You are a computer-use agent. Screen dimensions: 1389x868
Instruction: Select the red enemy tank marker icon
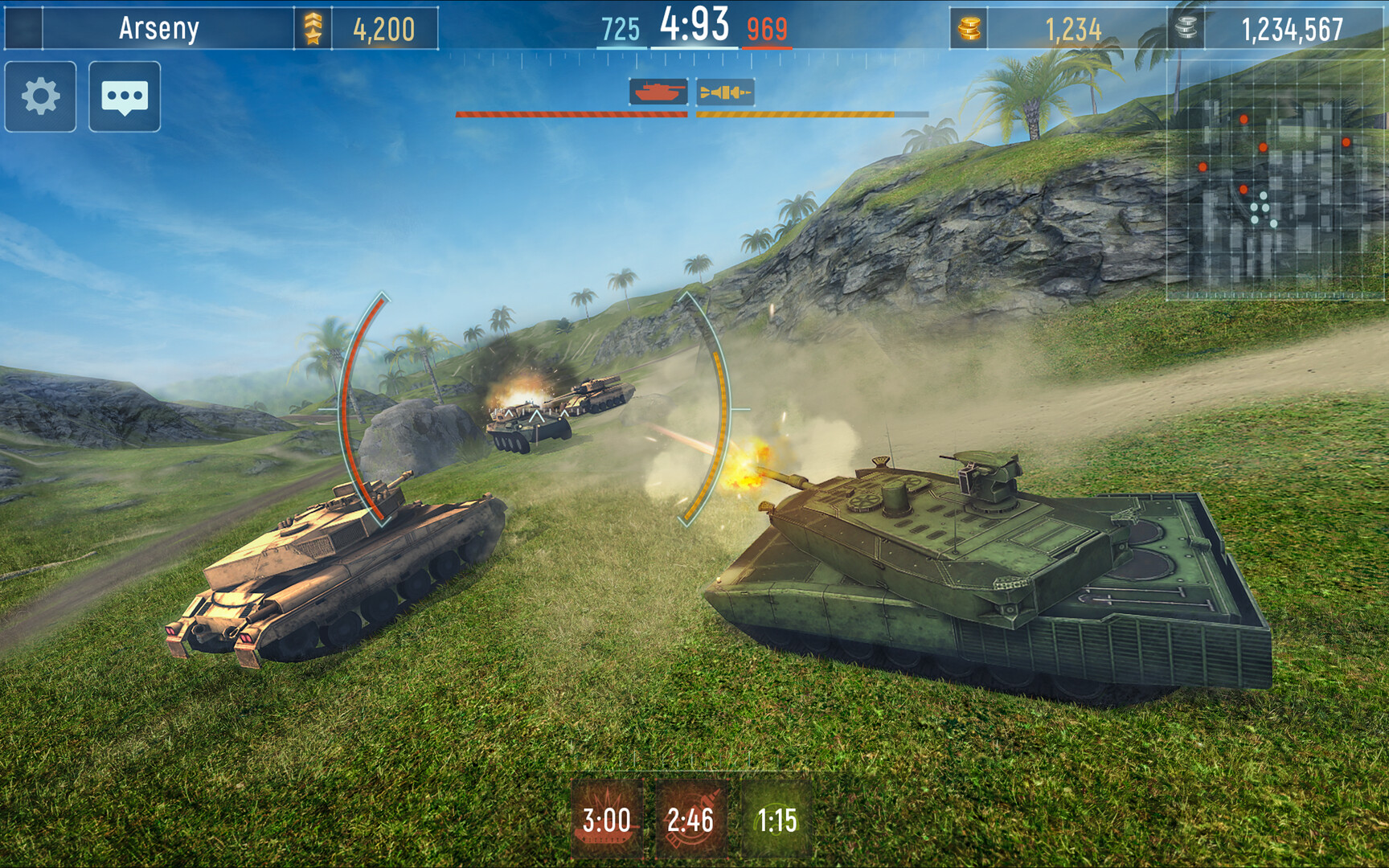(x=659, y=92)
